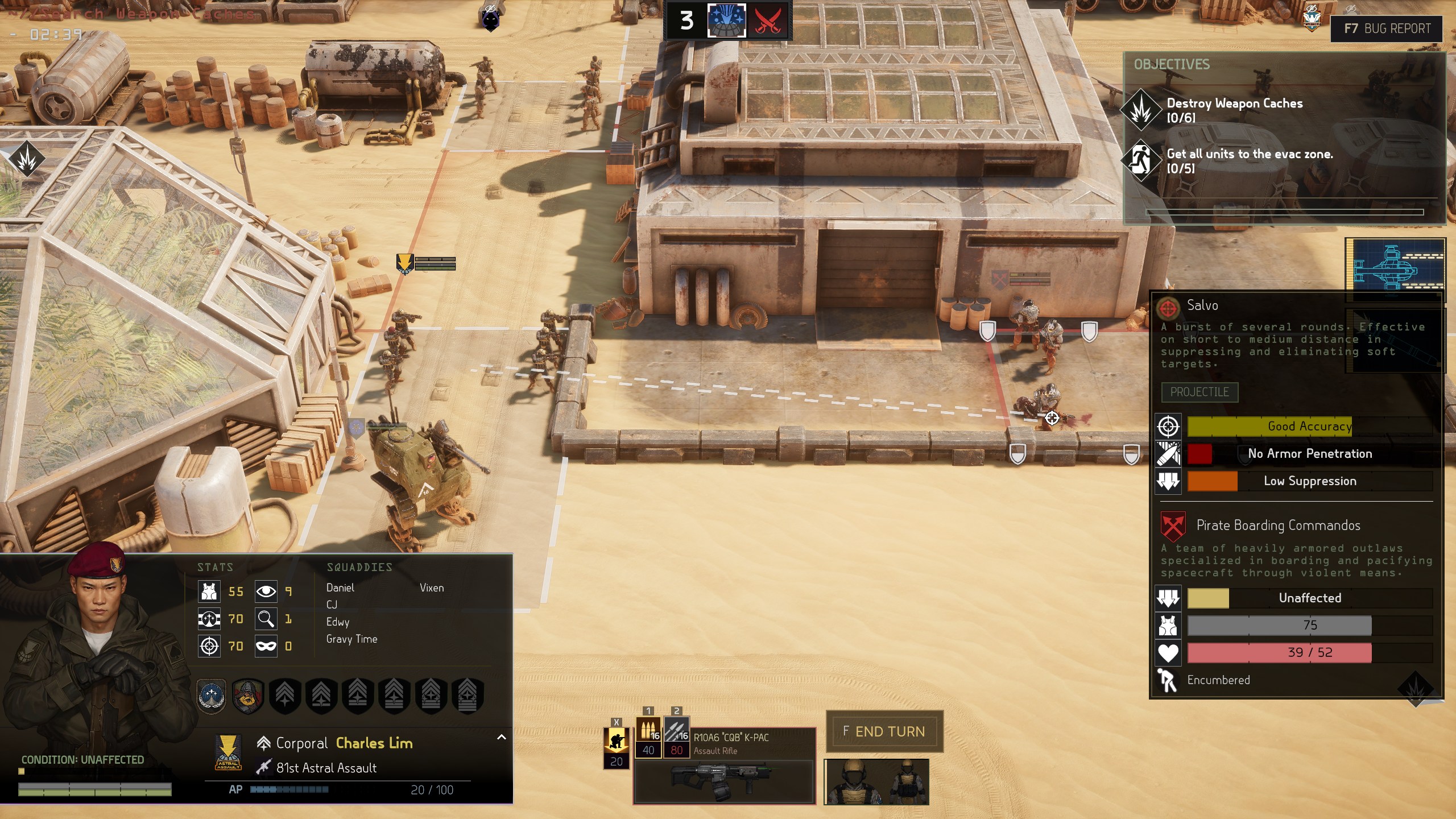Open the F7 Bug Report button
This screenshot has width=1456, height=819.
[1387, 28]
